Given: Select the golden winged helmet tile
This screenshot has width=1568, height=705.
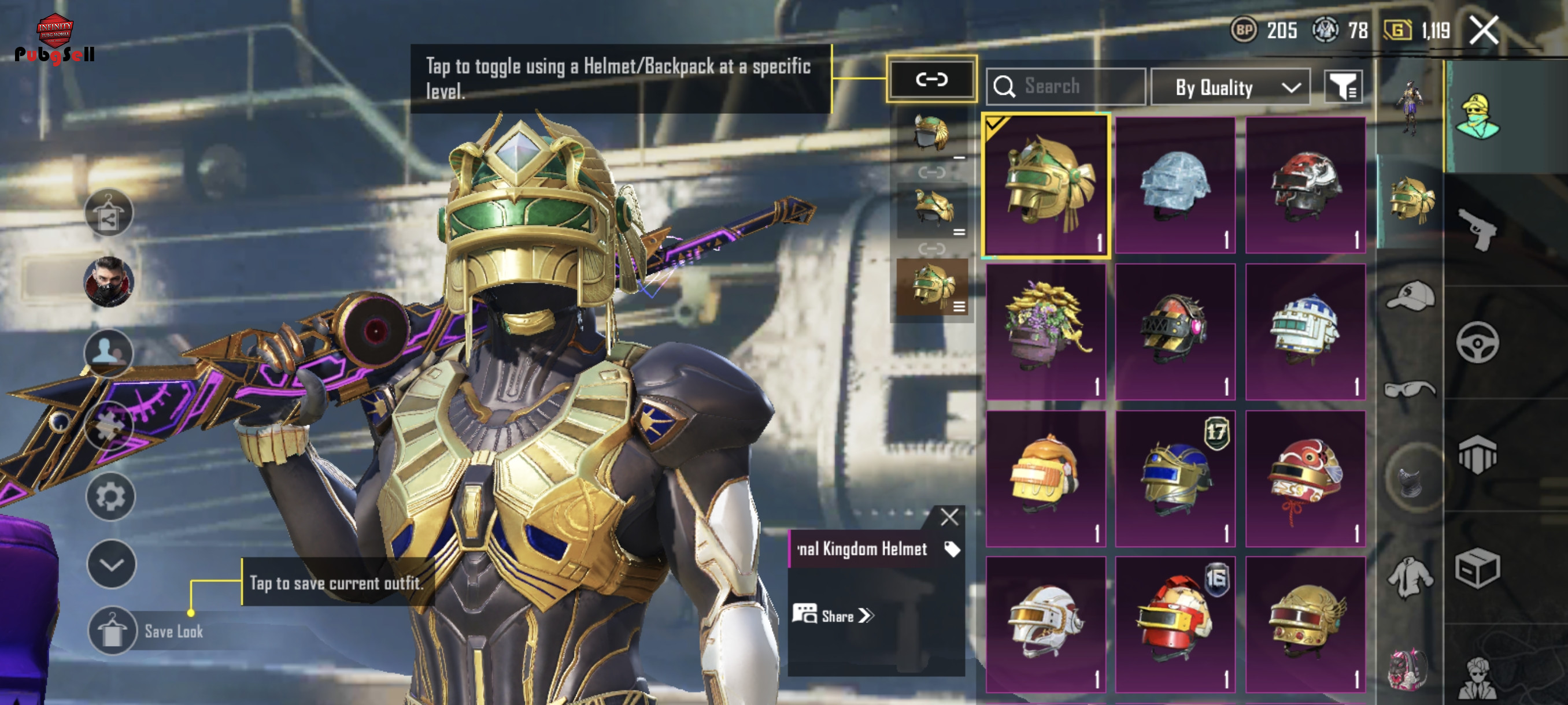Looking at the screenshot, I should [x=1305, y=625].
